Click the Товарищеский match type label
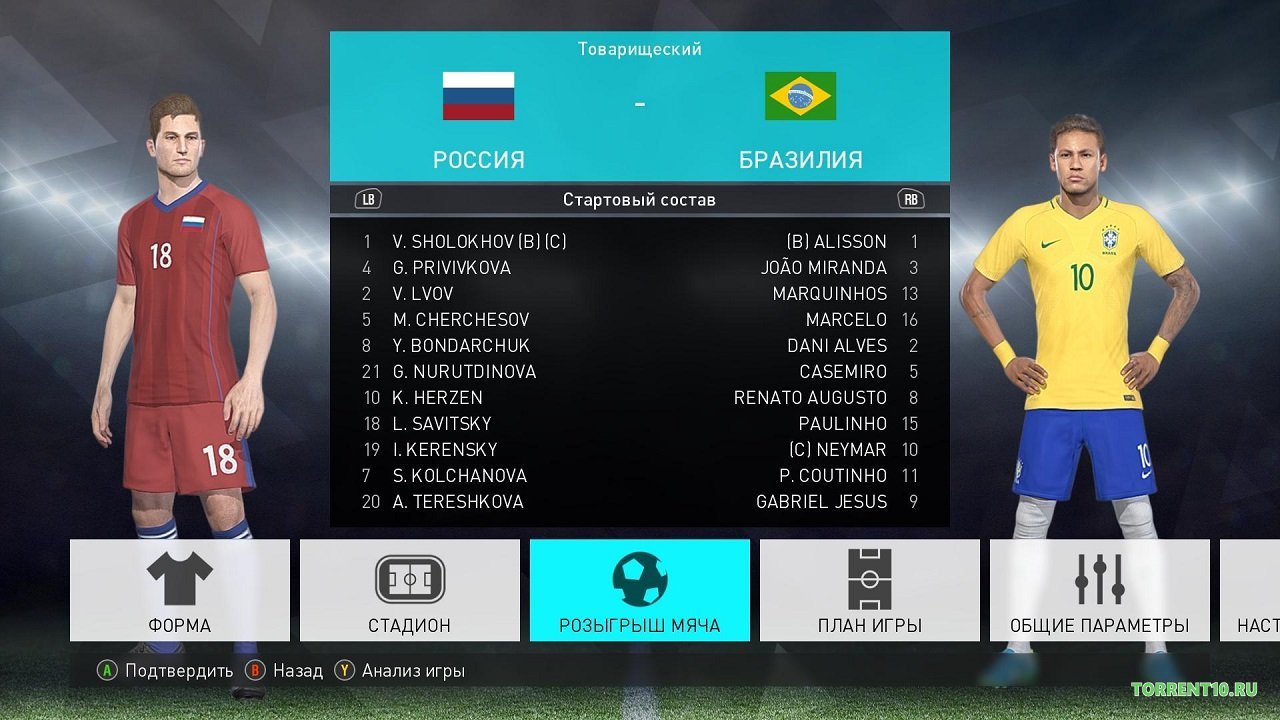The image size is (1280, 720). [639, 47]
